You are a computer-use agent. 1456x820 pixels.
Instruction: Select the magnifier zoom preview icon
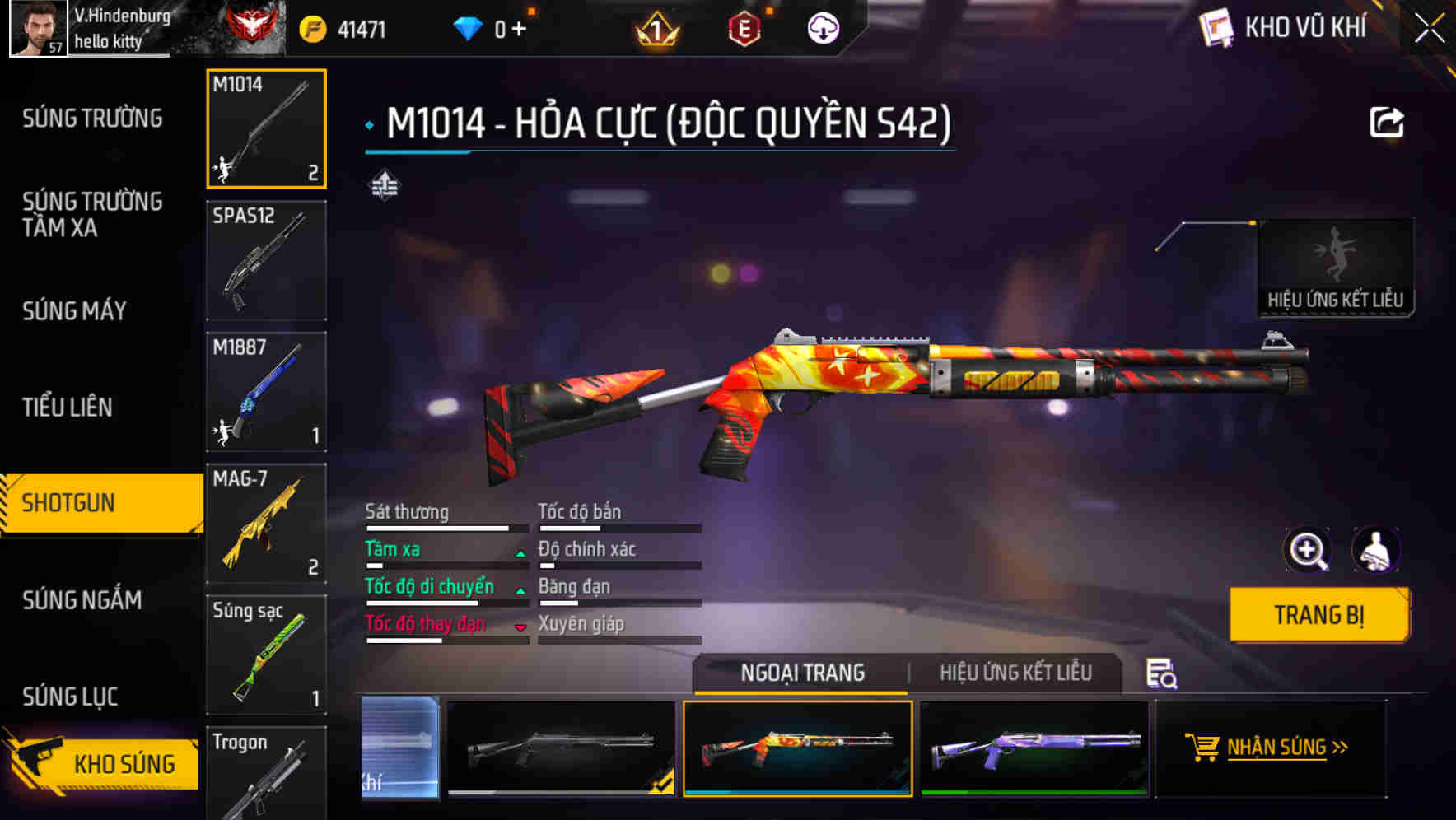[1306, 550]
